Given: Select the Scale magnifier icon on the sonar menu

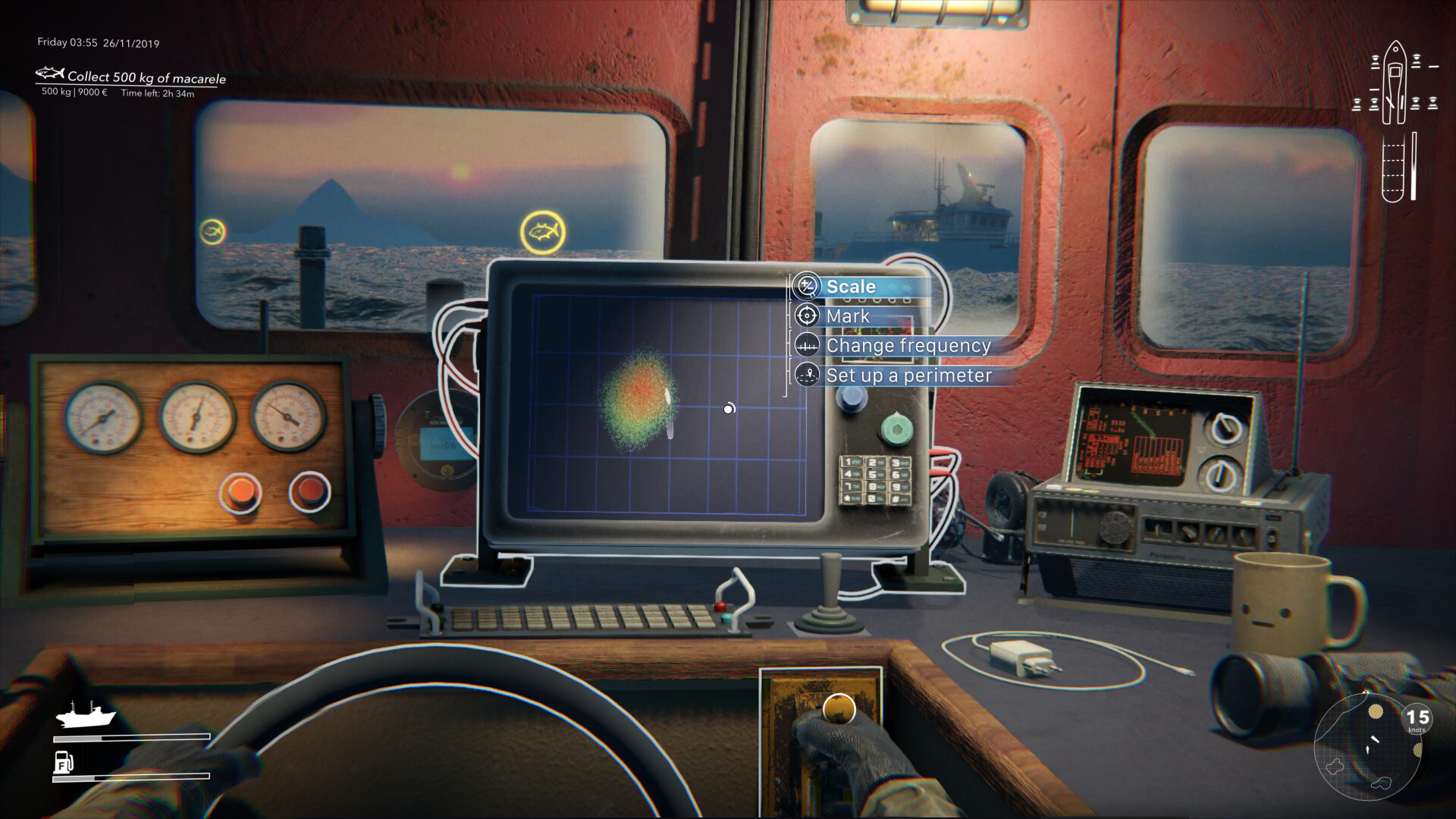Looking at the screenshot, I should tap(807, 287).
